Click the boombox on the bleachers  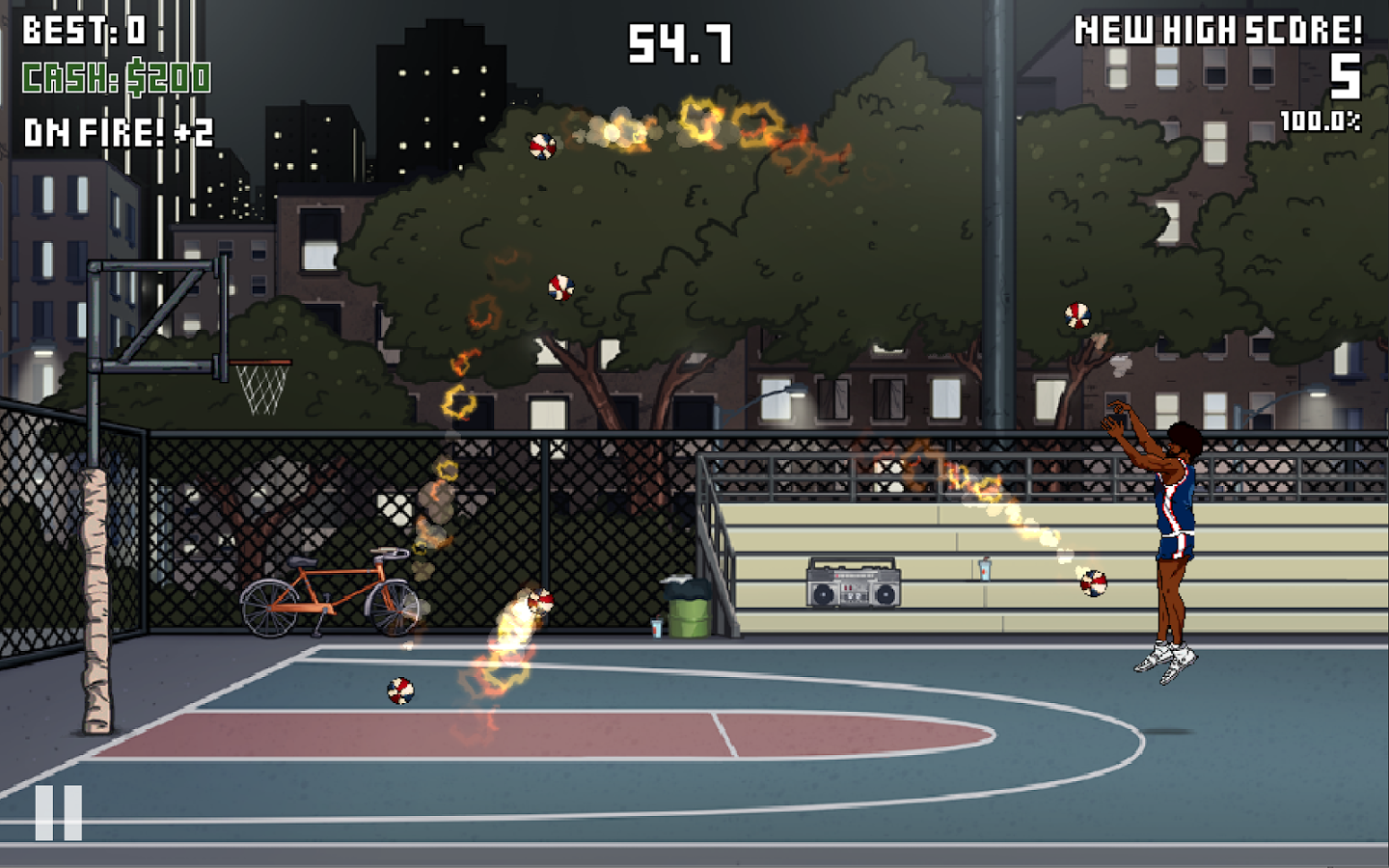tap(853, 584)
